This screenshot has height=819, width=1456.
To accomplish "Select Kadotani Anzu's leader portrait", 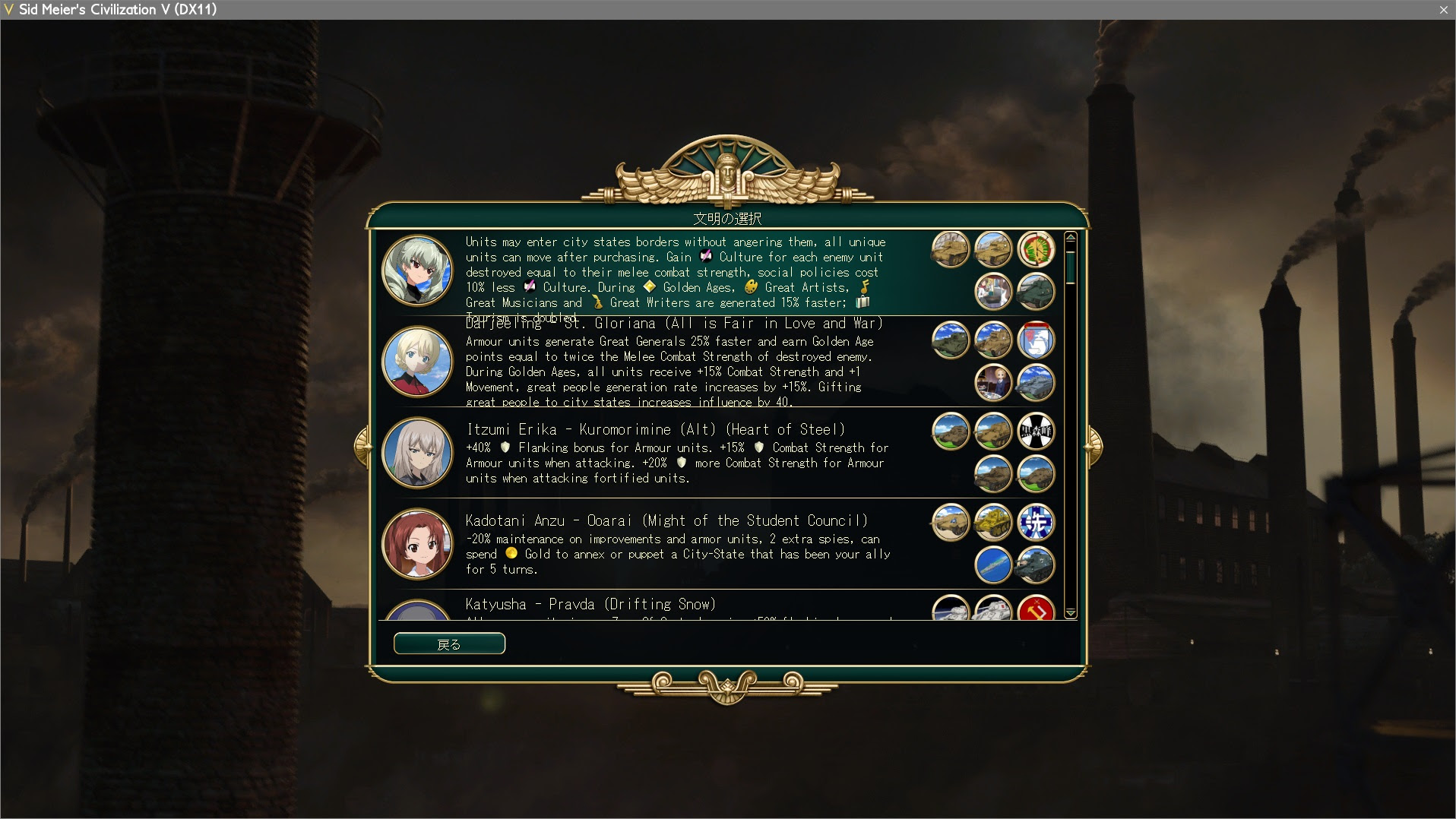I will tap(417, 544).
